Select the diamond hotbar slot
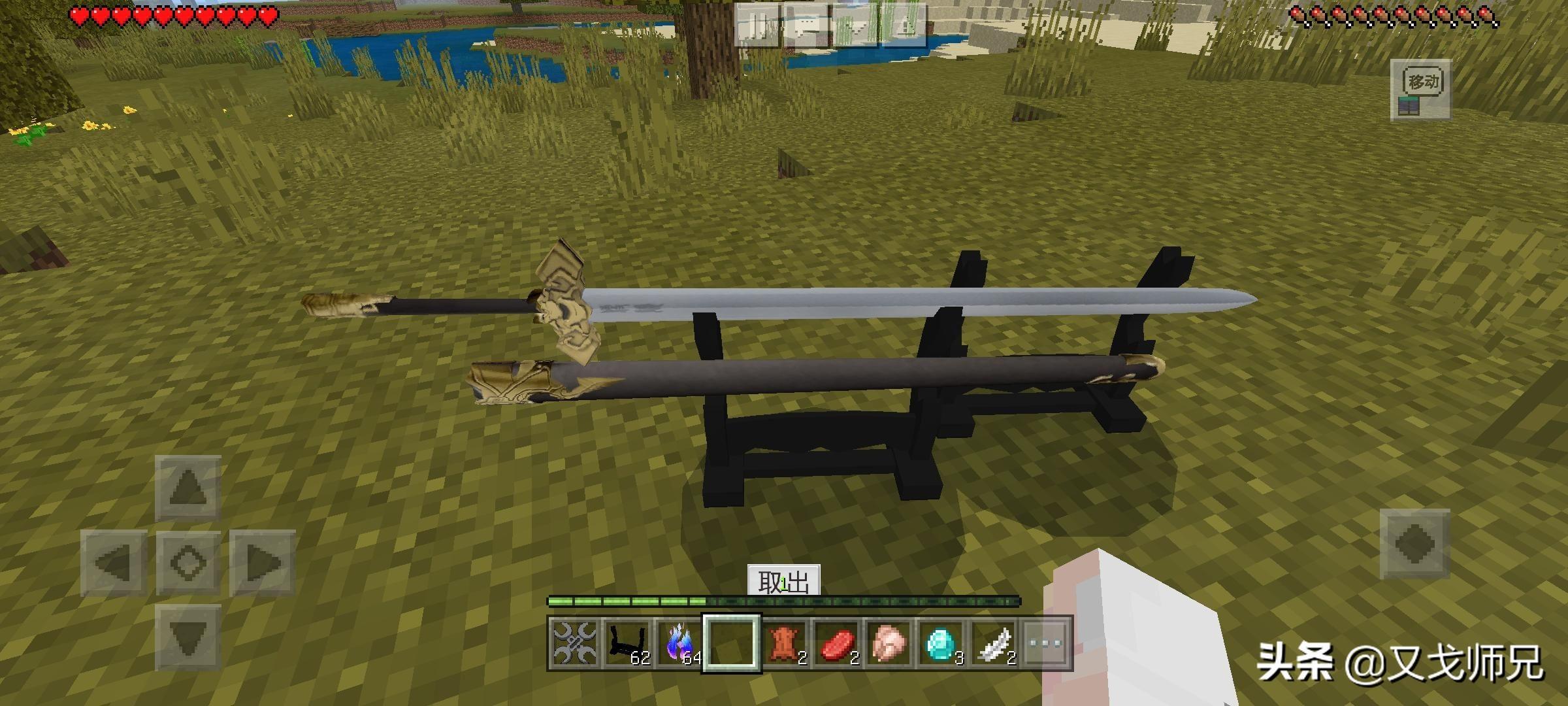Viewport: 1568px width, 706px height. (x=941, y=643)
